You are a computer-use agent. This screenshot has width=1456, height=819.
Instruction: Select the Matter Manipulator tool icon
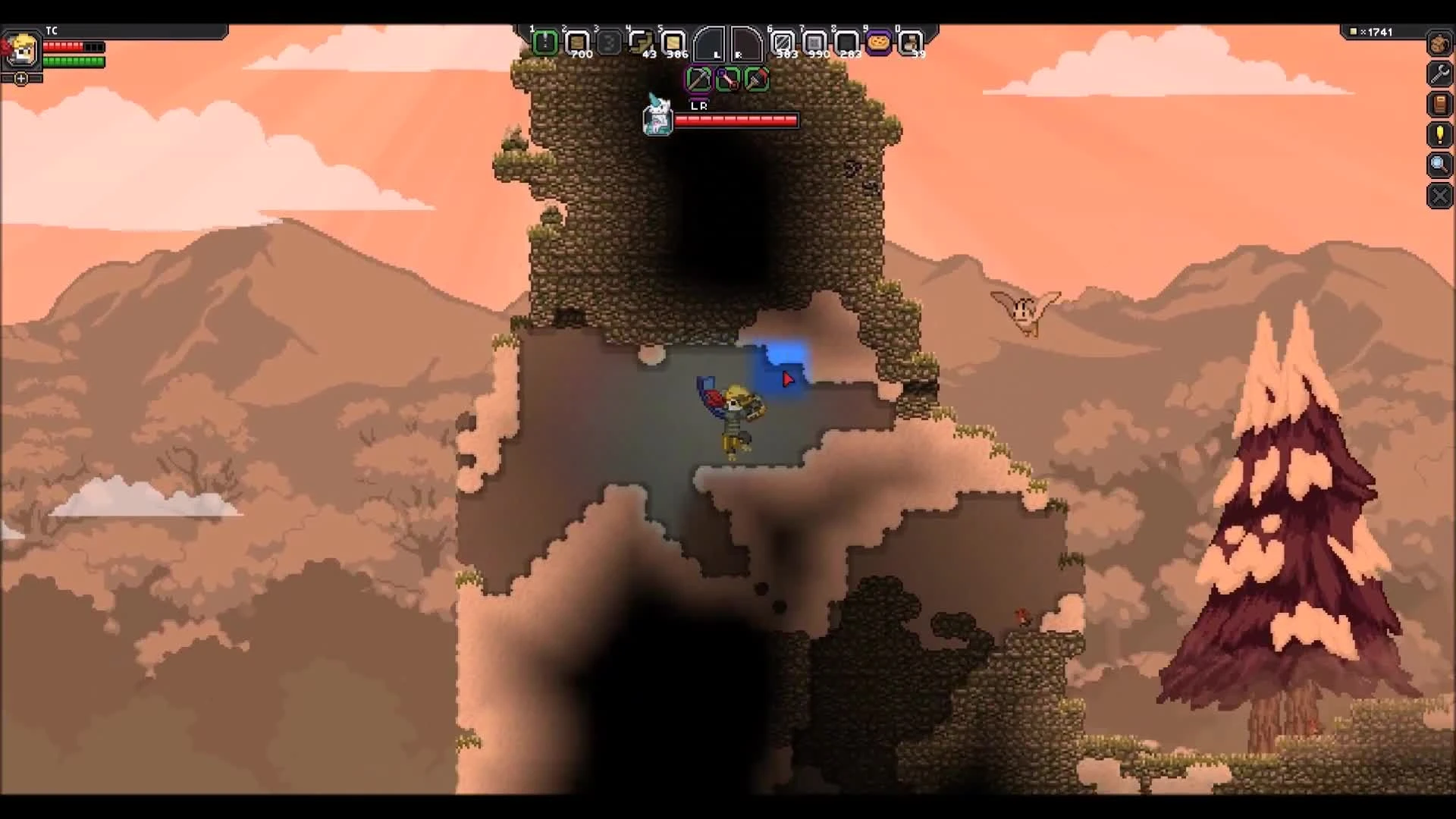click(x=699, y=80)
